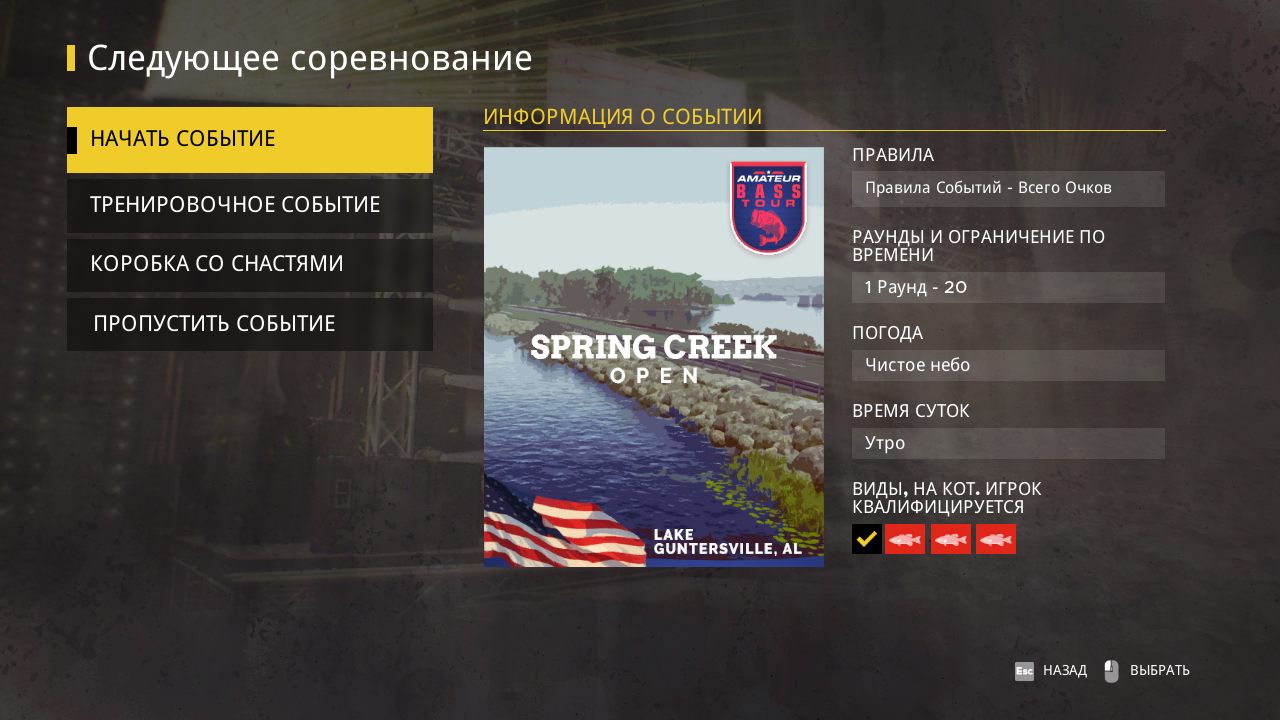
Task: Click the yellow highlight marker beside НАЧАТЬ СОБЫТИЕ
Action: (71, 140)
